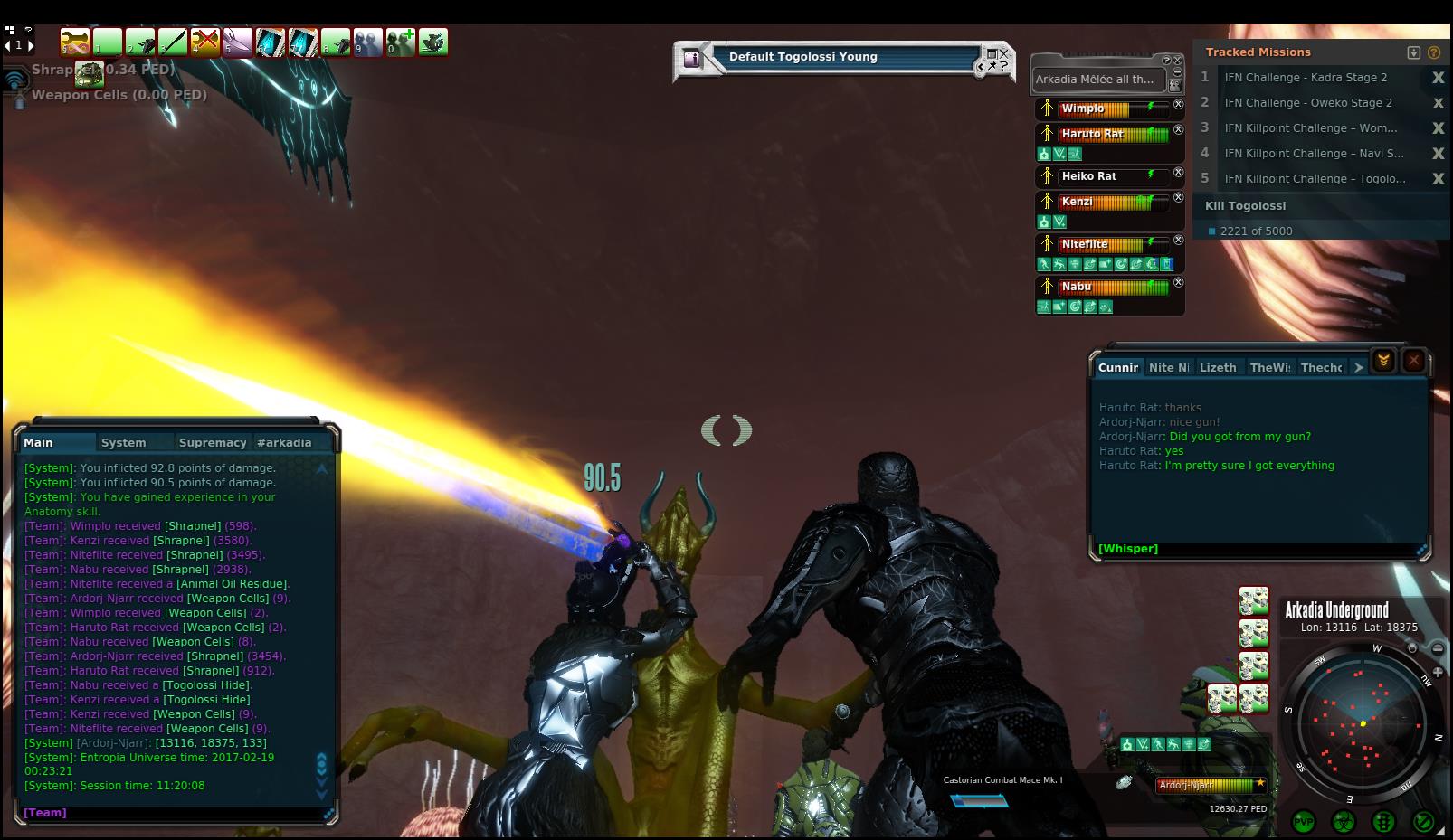Image resolution: width=1453 pixels, height=840 pixels.
Task: Select team member Niteflite
Action: [1085, 244]
